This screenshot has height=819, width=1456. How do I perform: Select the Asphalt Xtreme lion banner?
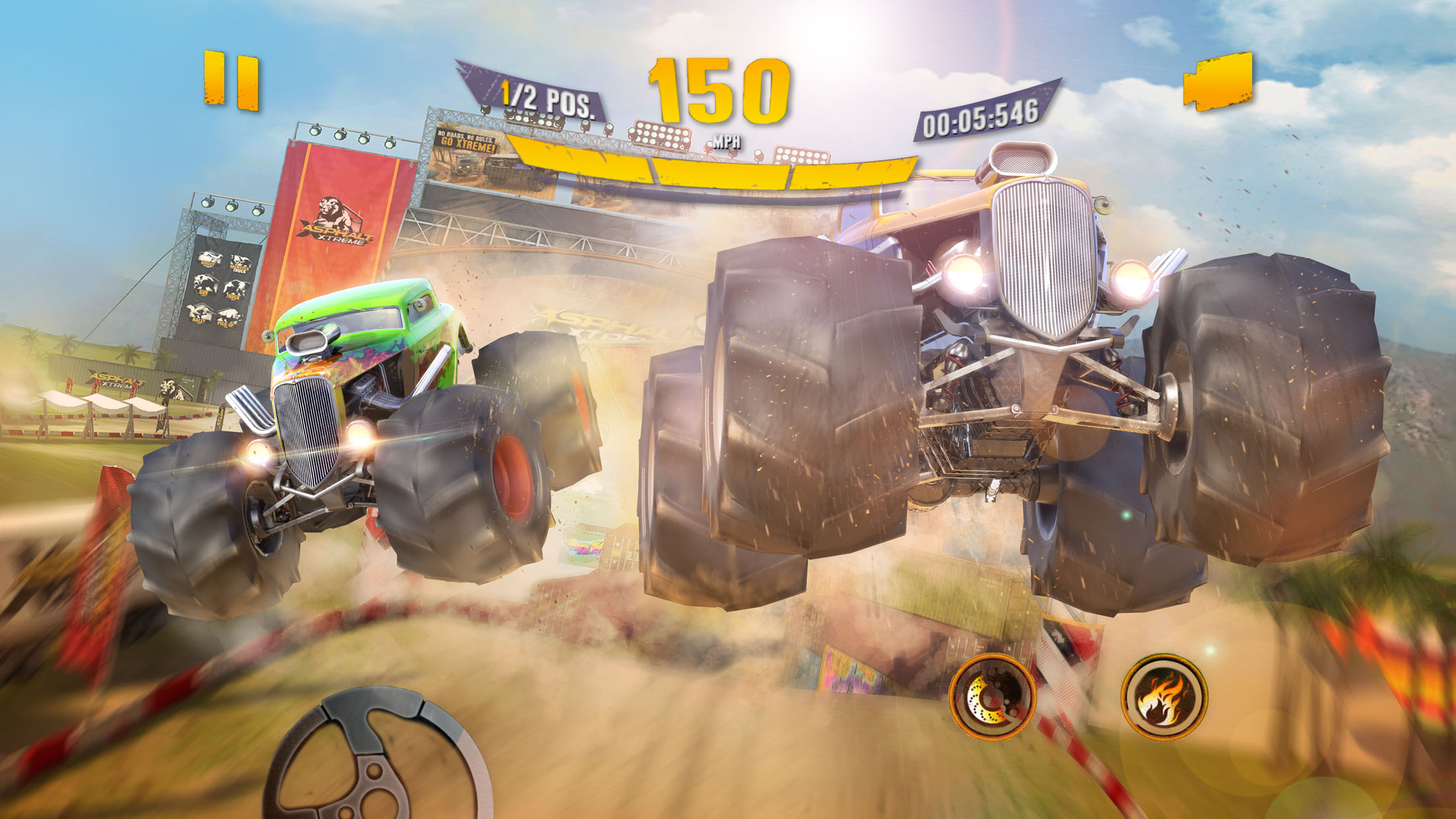pos(338,218)
